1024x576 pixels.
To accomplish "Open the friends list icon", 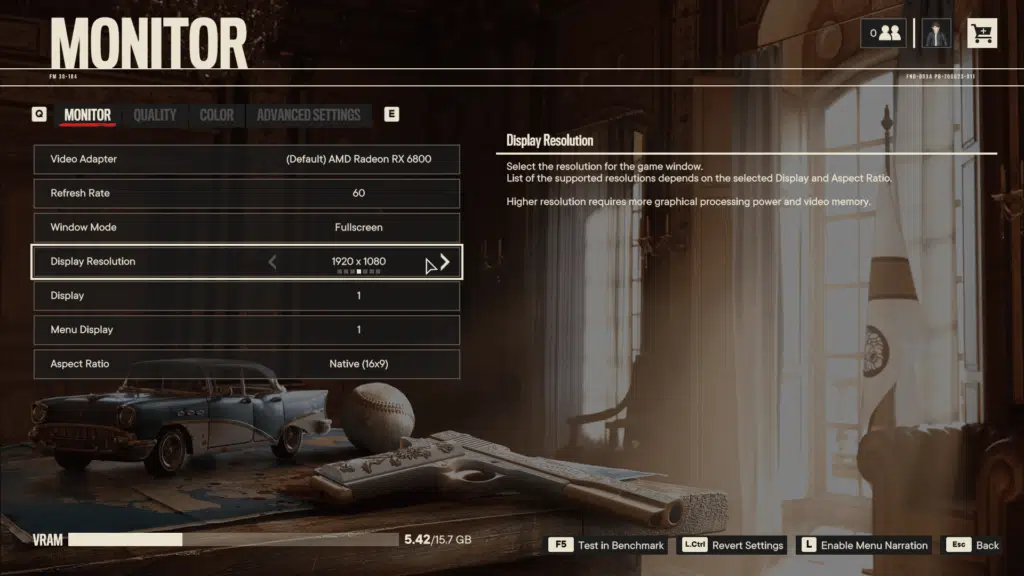I will click(885, 33).
